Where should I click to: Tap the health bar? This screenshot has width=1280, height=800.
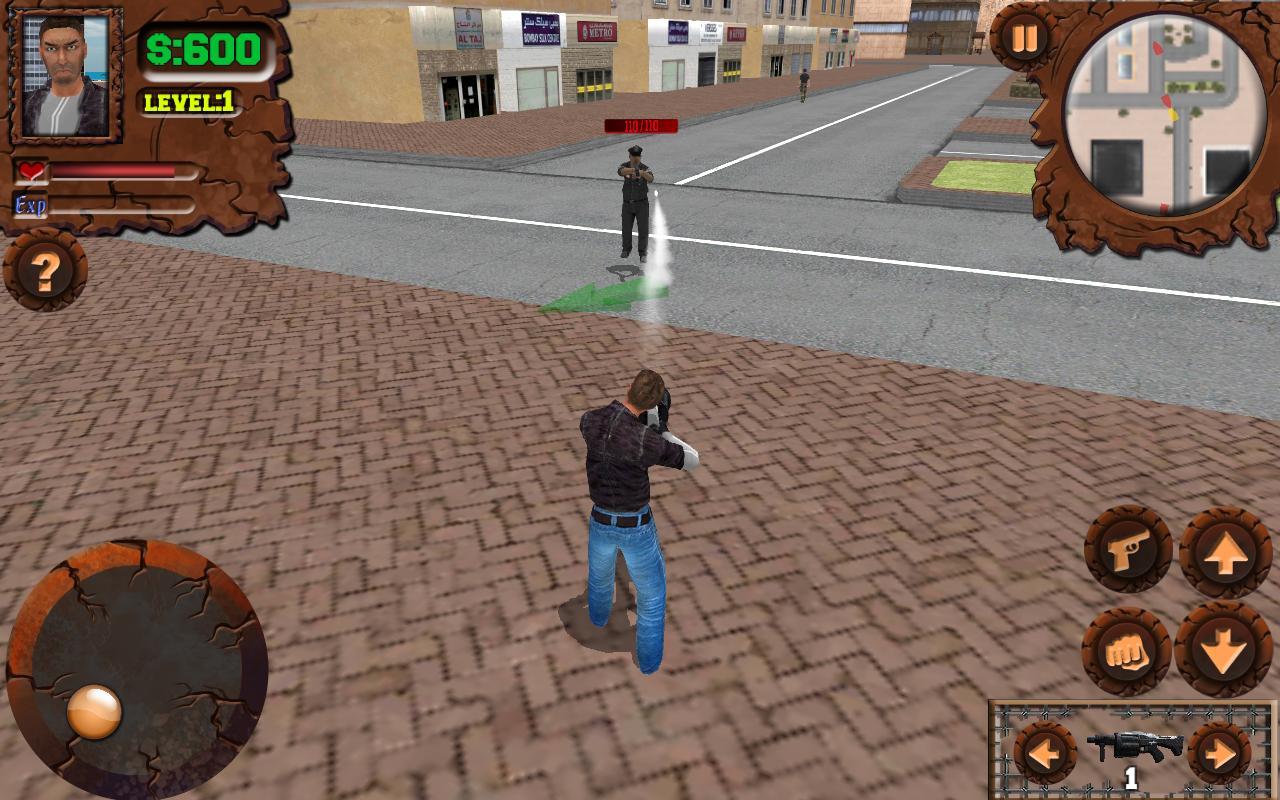tap(120, 170)
